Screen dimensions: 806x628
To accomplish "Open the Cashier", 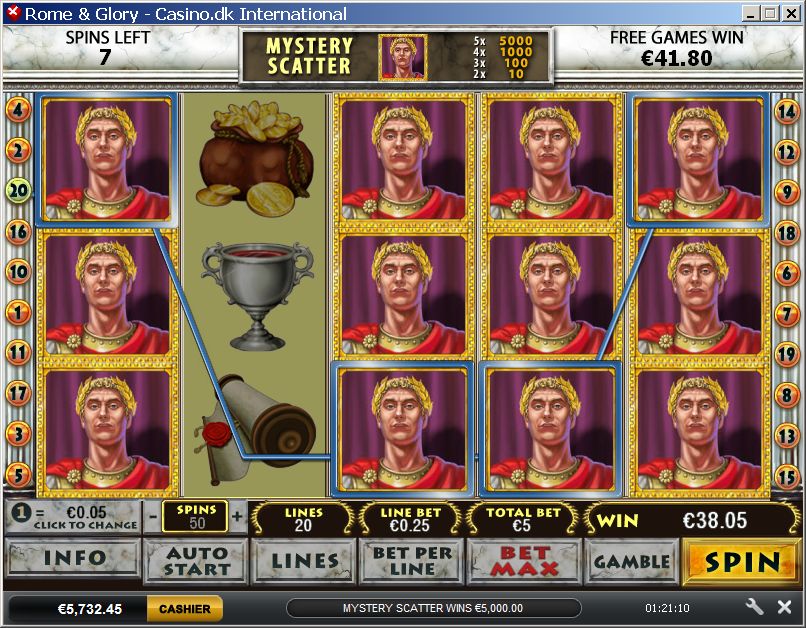I will pos(184,608).
